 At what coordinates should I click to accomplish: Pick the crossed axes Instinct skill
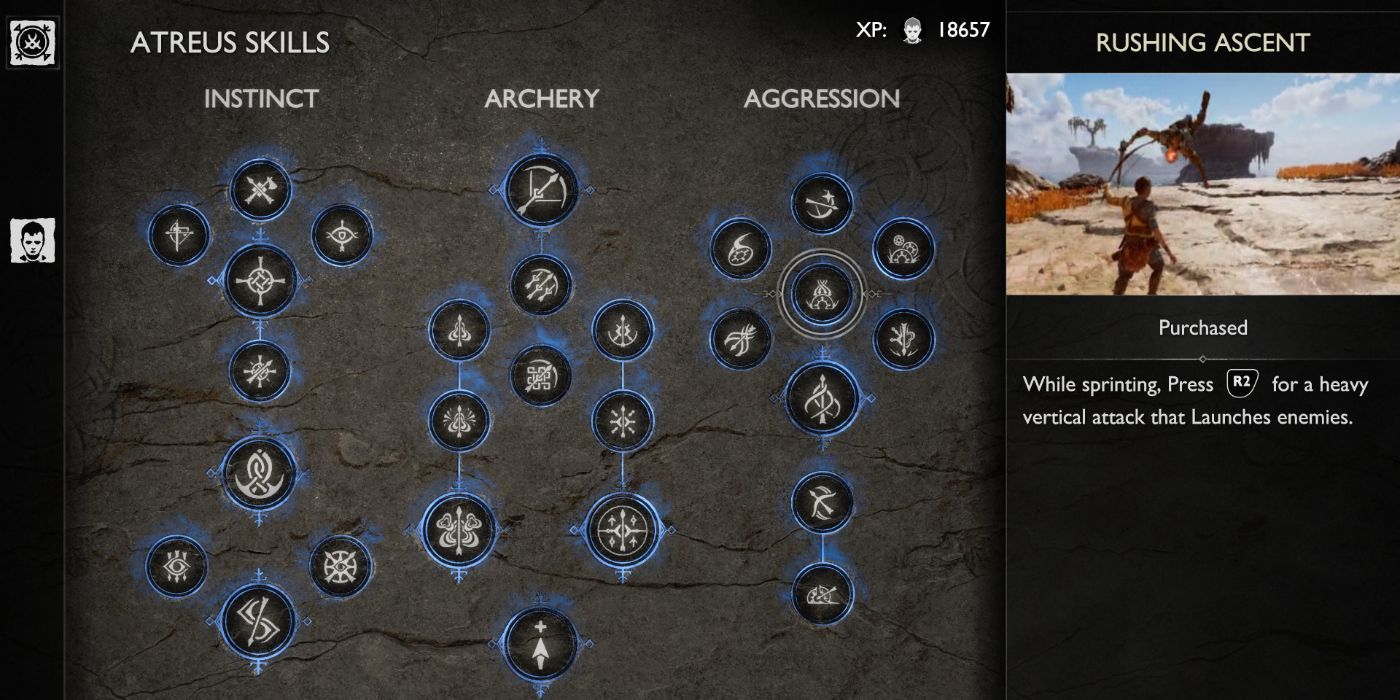point(260,189)
